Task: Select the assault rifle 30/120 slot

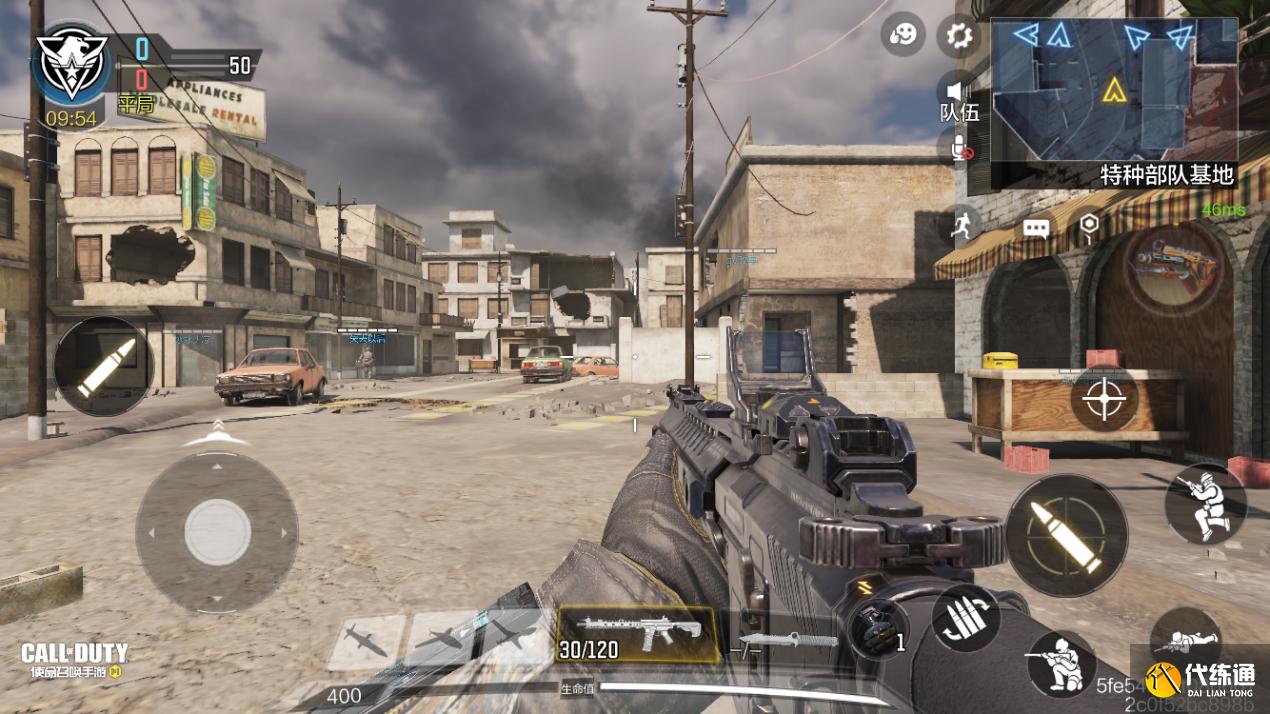Action: pyautogui.click(x=637, y=635)
